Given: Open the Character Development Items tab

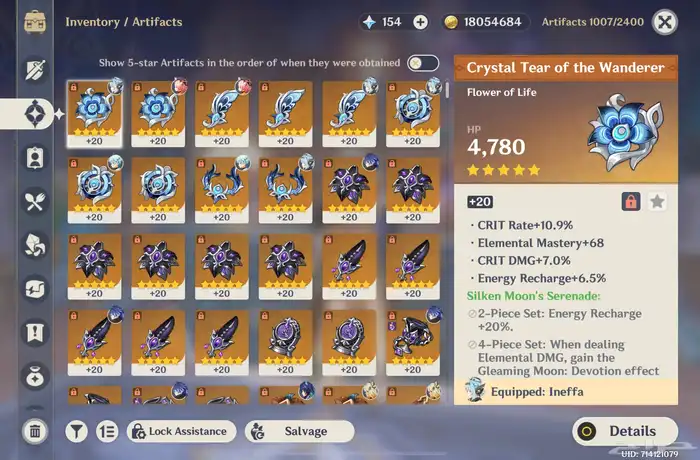Looking at the screenshot, I should pyautogui.click(x=35, y=157).
